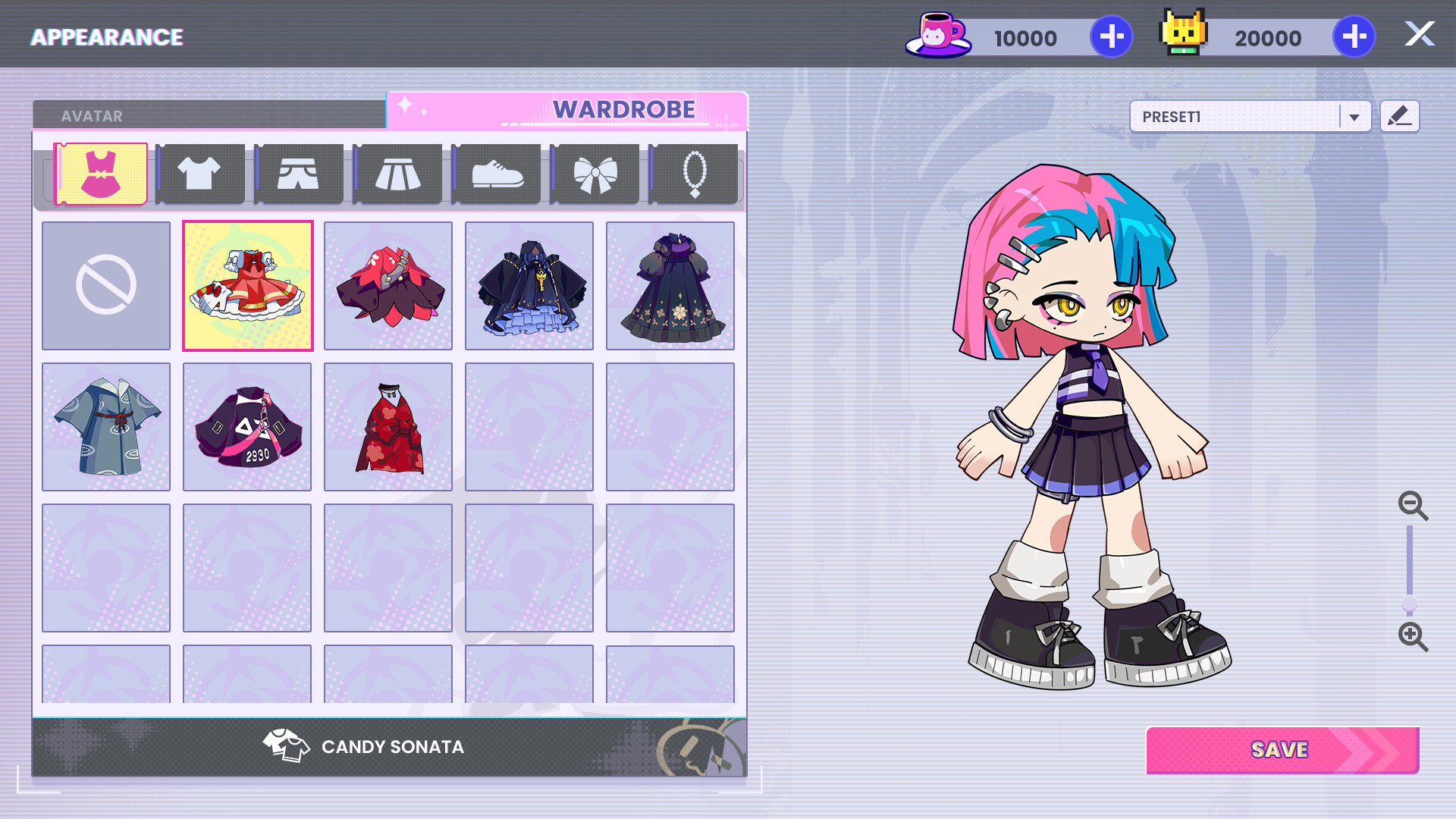Deselect the red frilly dress outfit
The height and width of the screenshot is (819, 1456).
point(247,285)
